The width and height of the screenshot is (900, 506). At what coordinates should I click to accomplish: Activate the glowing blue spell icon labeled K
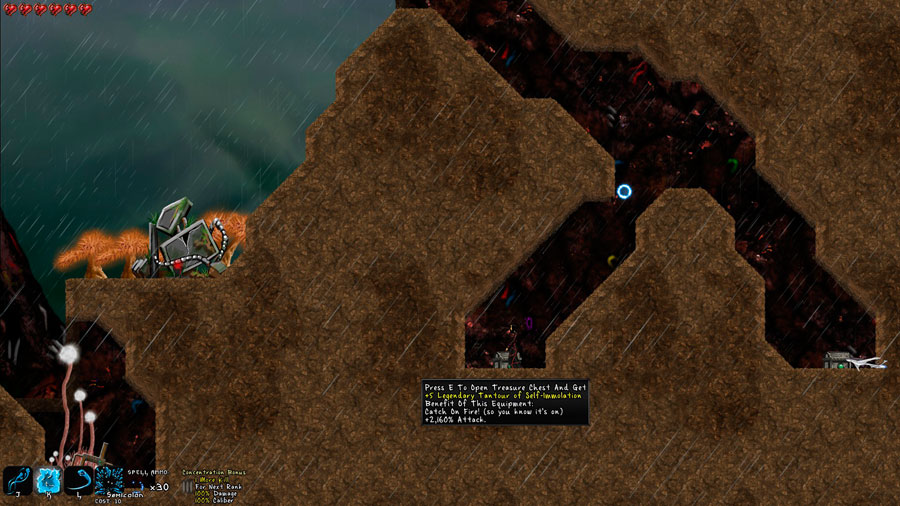(x=49, y=481)
